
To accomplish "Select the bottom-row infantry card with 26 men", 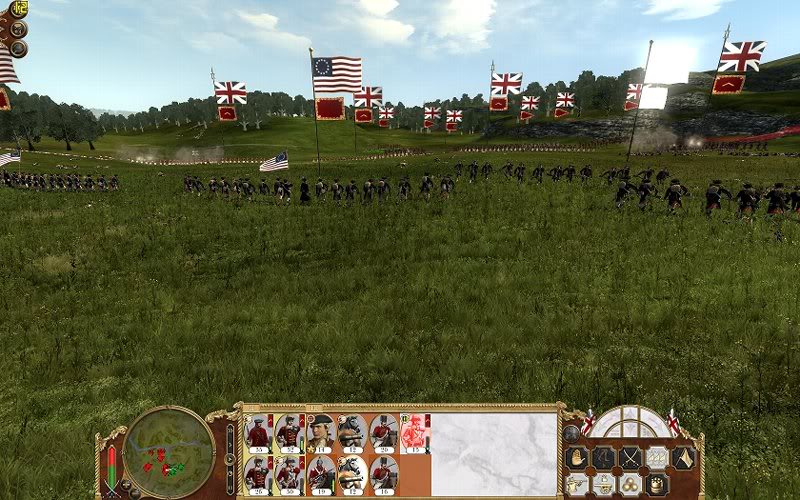I will (258, 473).
